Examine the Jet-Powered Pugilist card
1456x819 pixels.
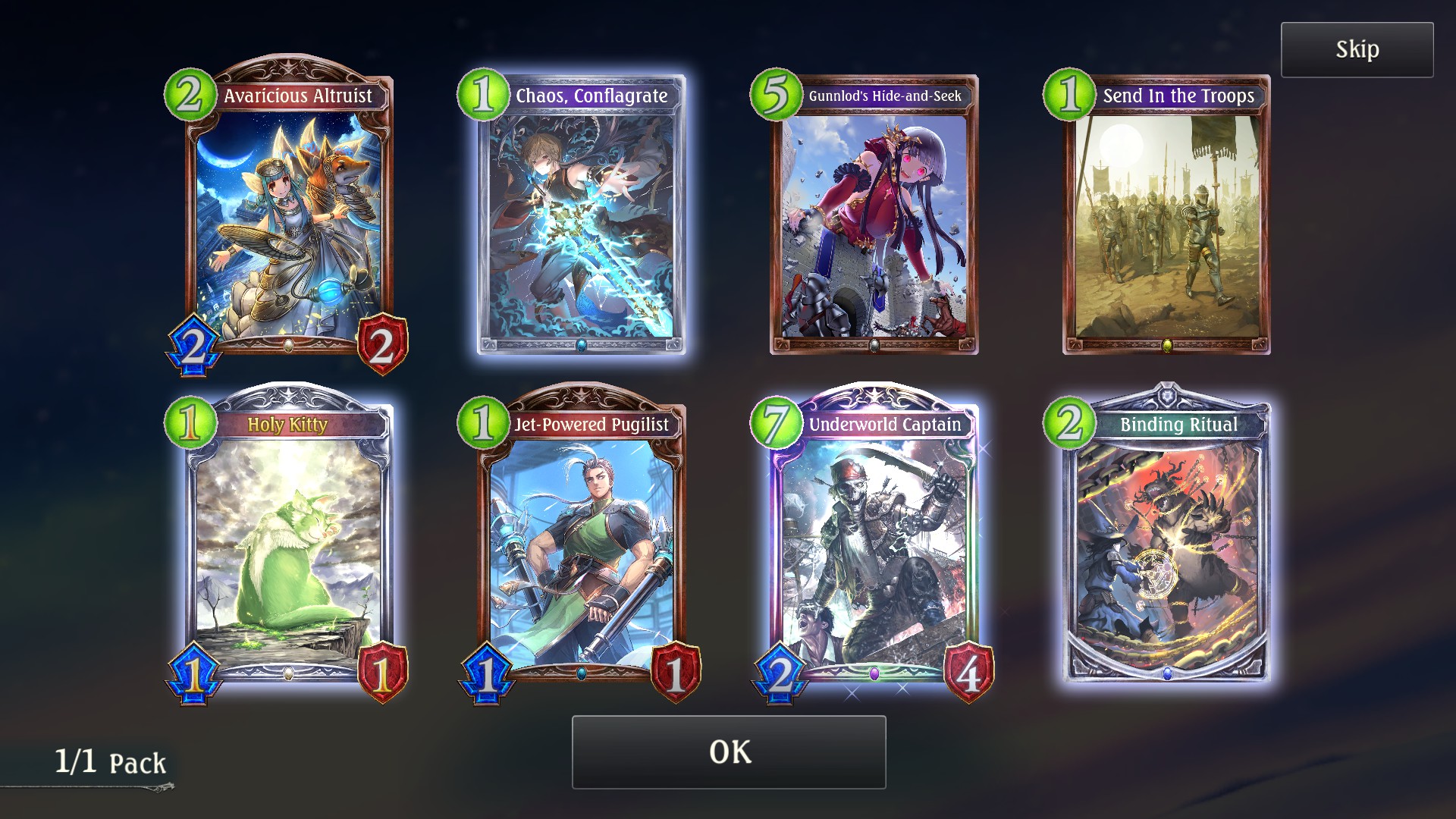tap(582, 546)
